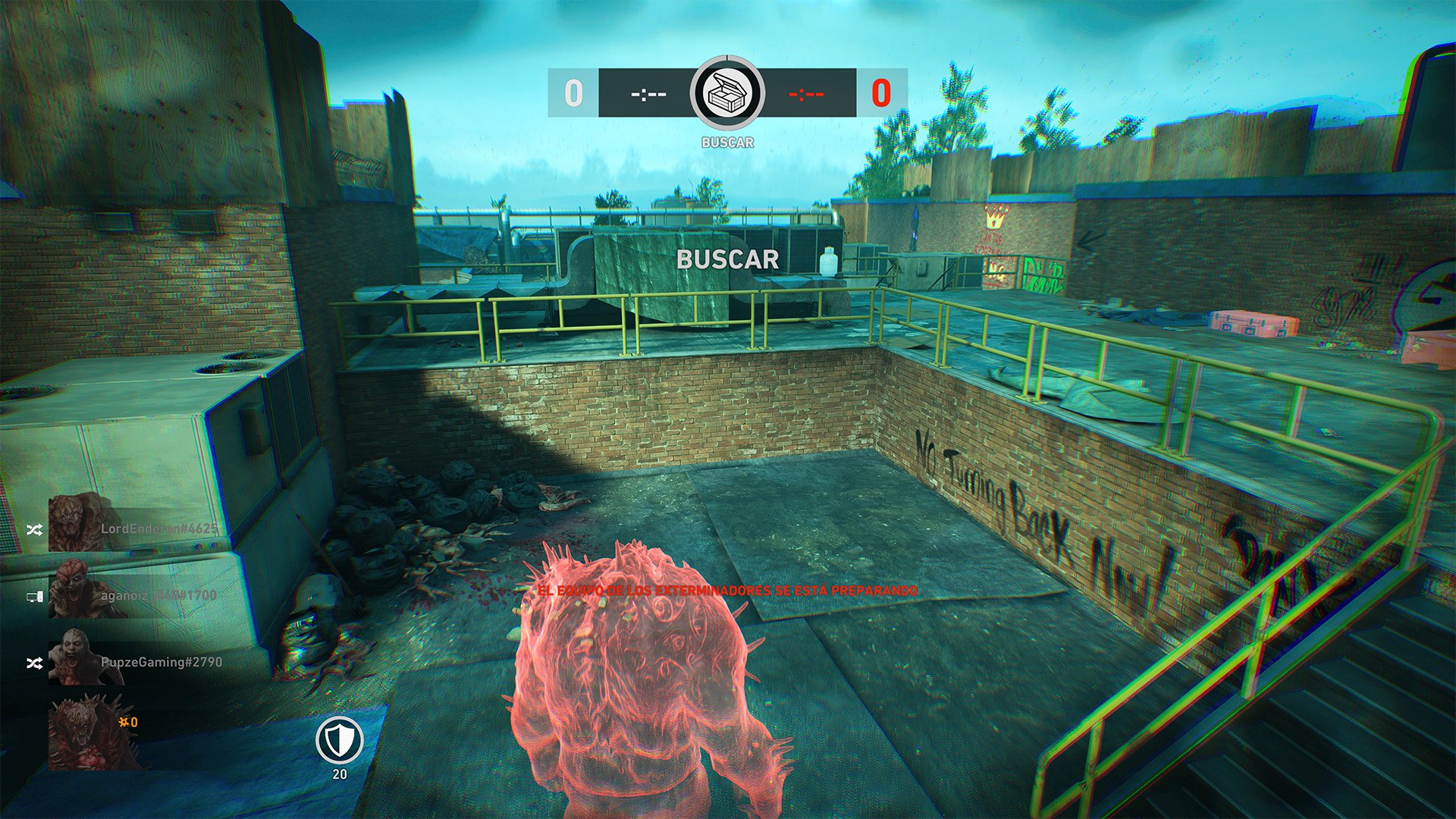
Task: Select the BUSCAR objective label on the rooftop
Action: 727,261
